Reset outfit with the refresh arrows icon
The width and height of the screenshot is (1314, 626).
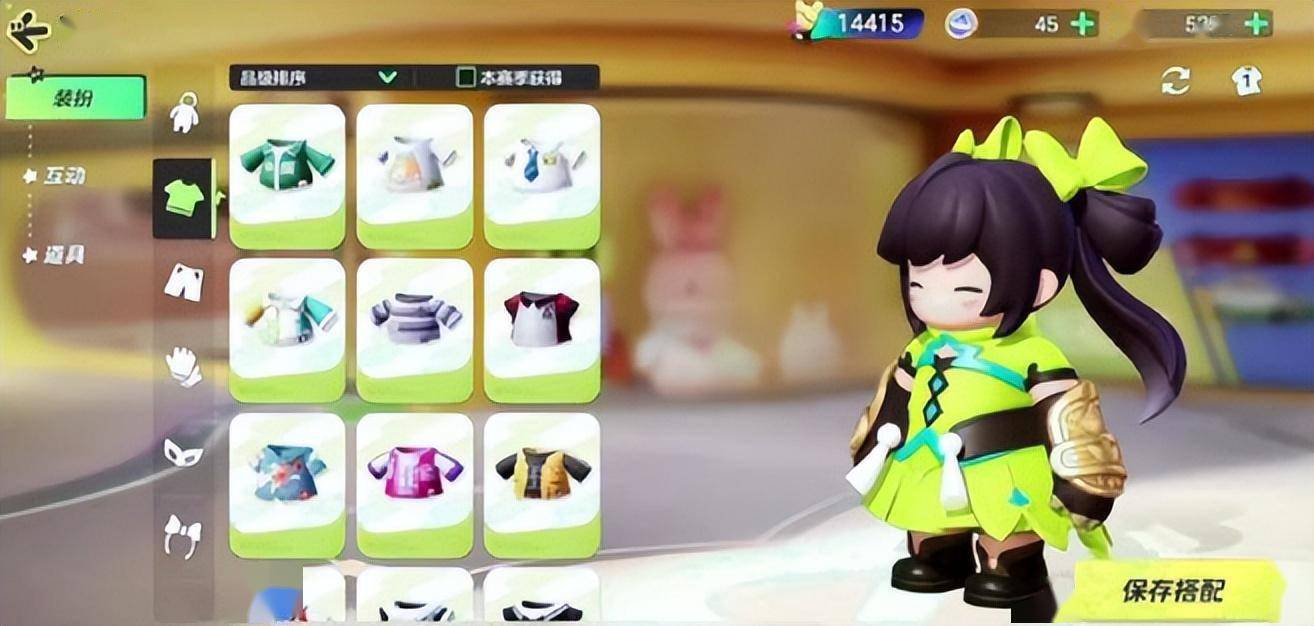(x=1176, y=81)
